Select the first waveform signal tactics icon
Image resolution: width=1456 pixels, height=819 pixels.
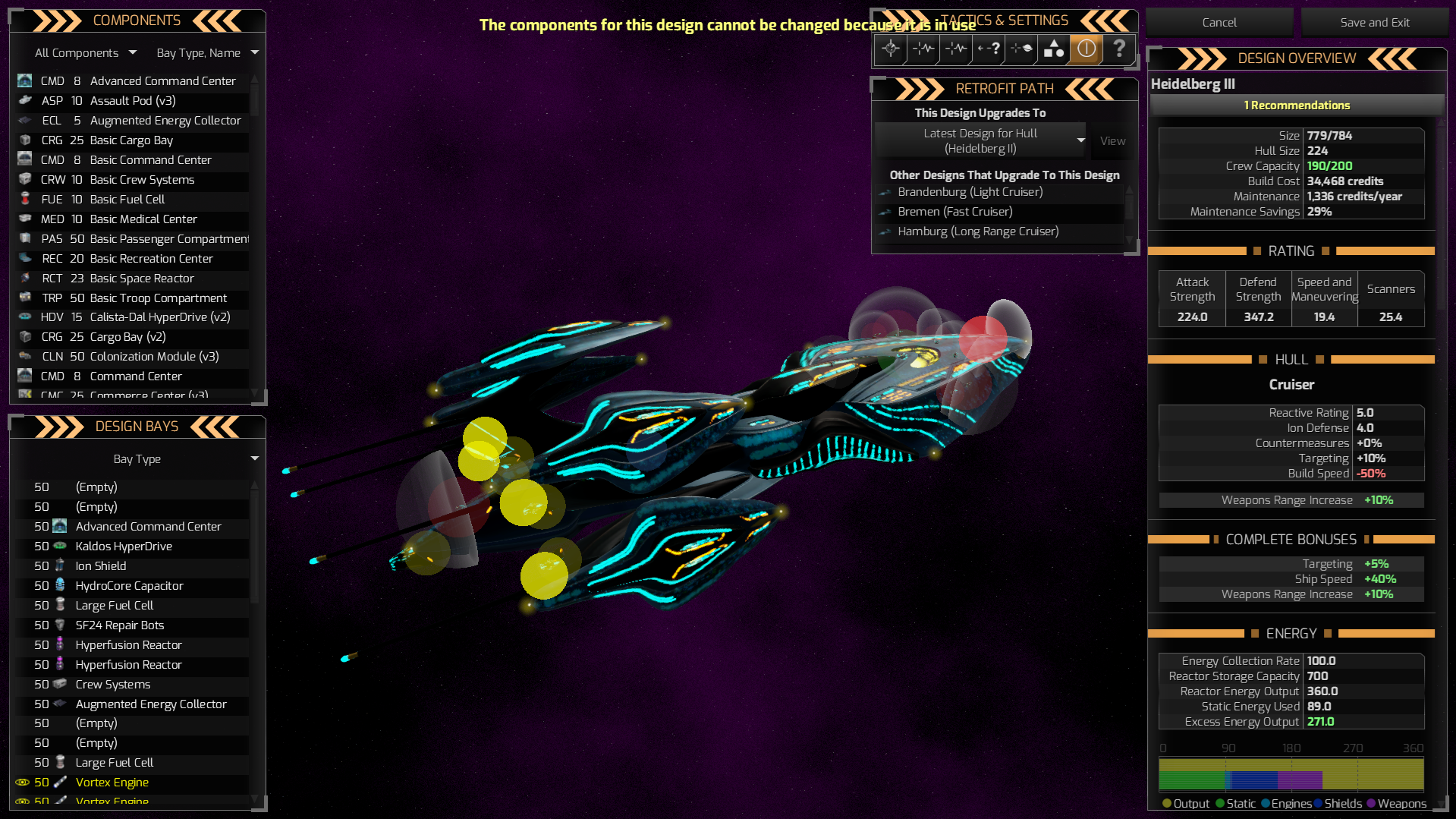tap(923, 49)
